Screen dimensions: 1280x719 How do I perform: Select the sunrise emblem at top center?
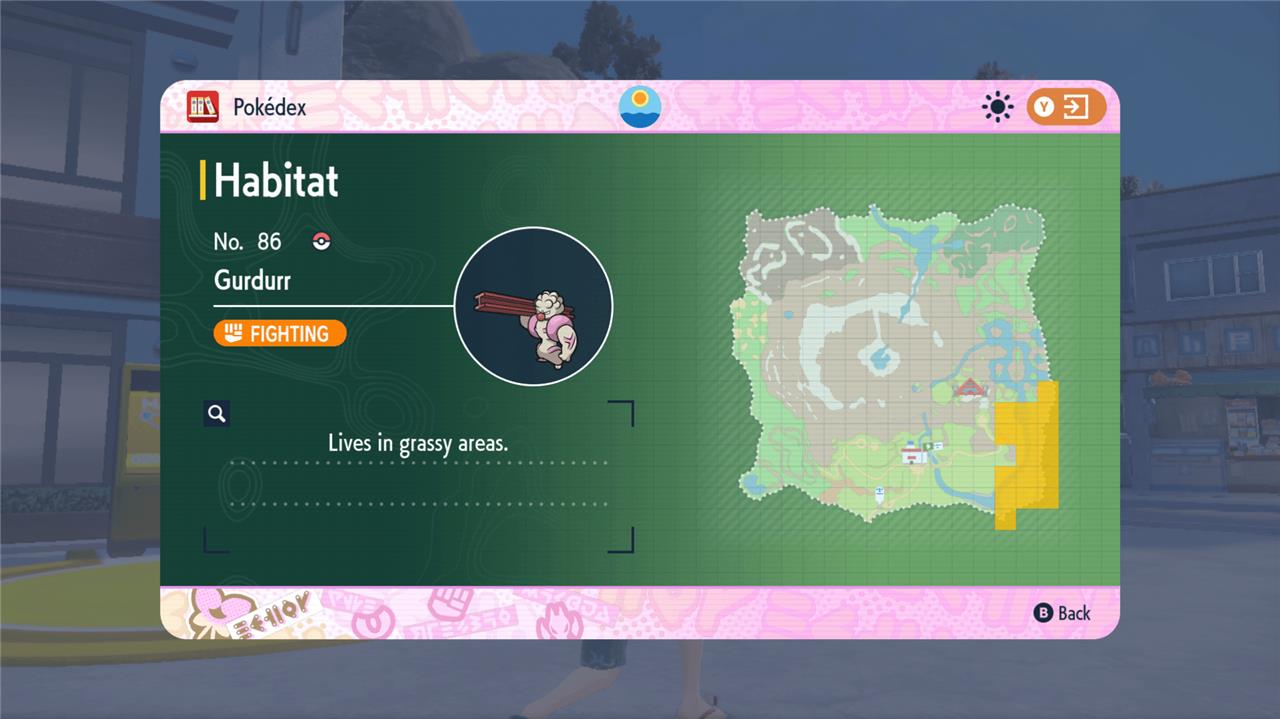tap(640, 107)
